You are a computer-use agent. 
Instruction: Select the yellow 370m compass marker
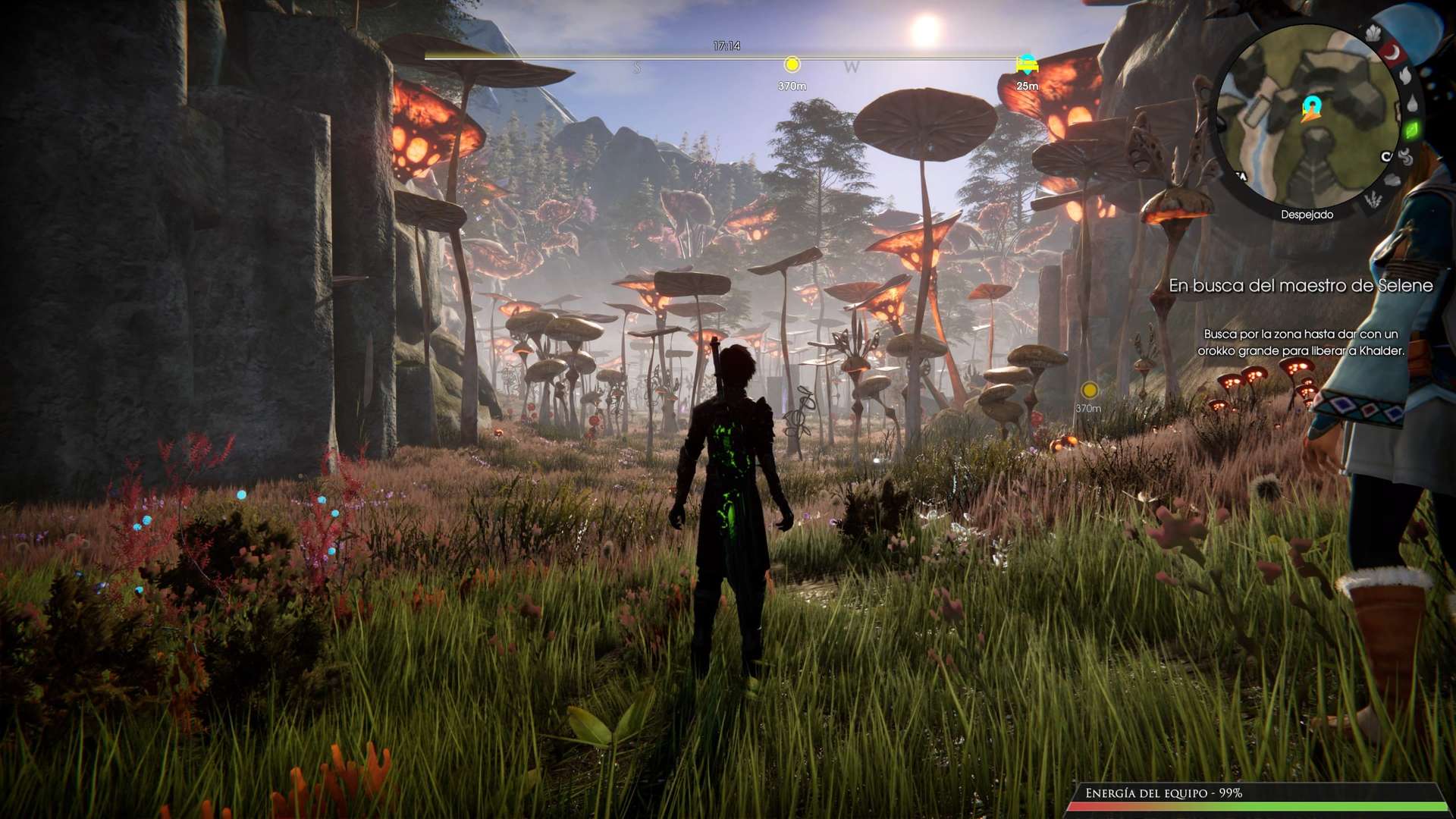[x=792, y=64]
